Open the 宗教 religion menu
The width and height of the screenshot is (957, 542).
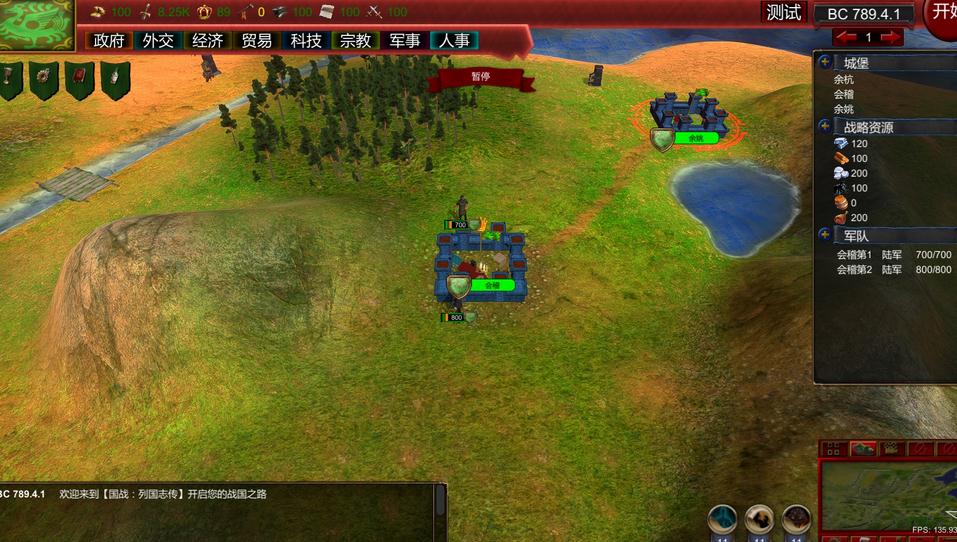coord(355,41)
